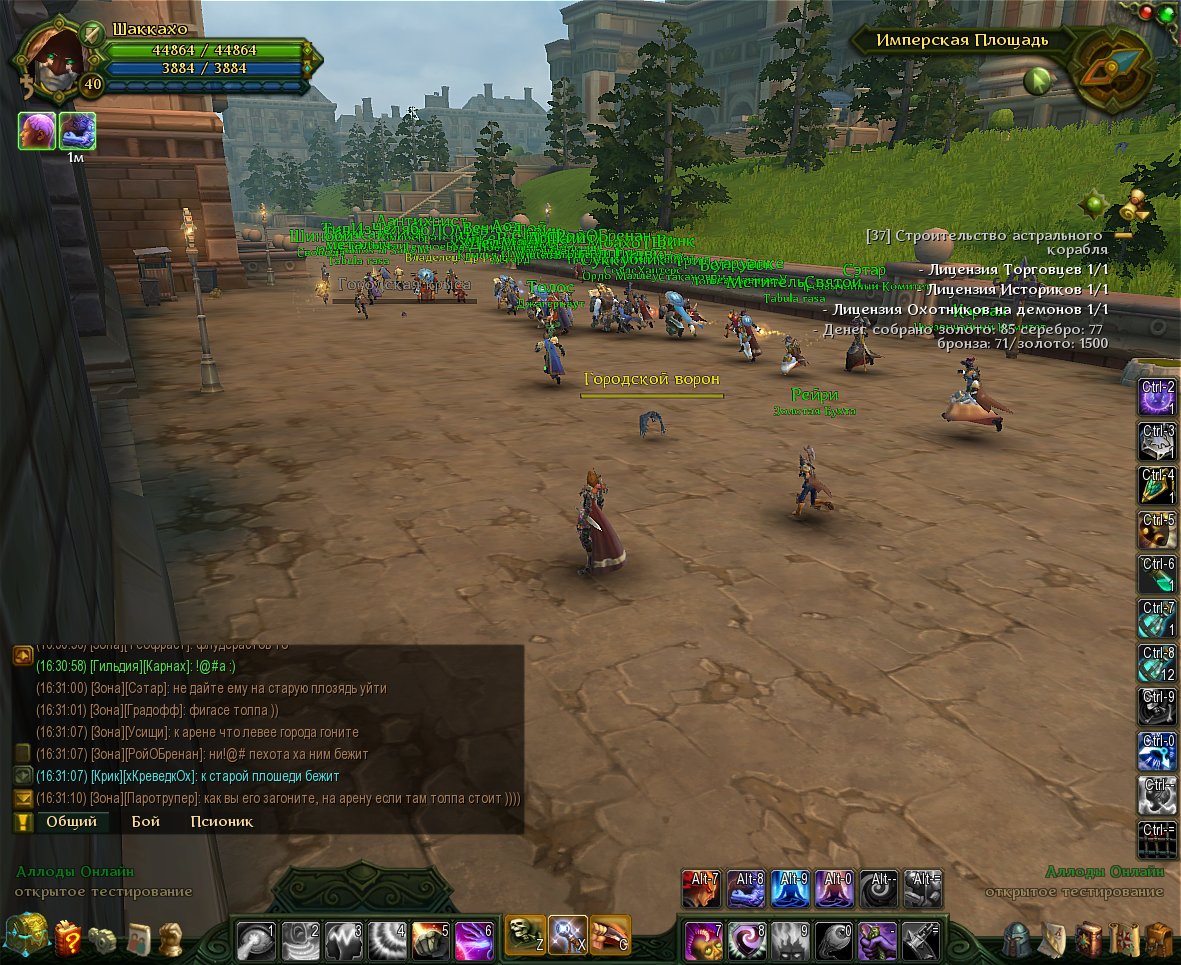
Task: Select the purple brain buff icon
Action: 37,131
